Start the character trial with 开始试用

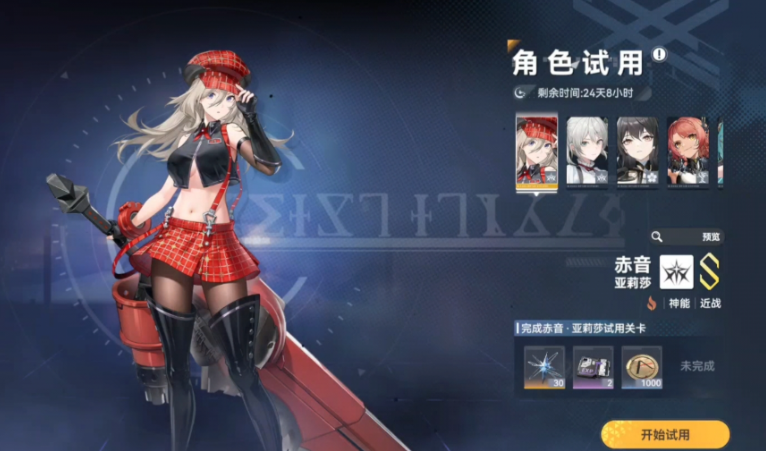point(665,435)
